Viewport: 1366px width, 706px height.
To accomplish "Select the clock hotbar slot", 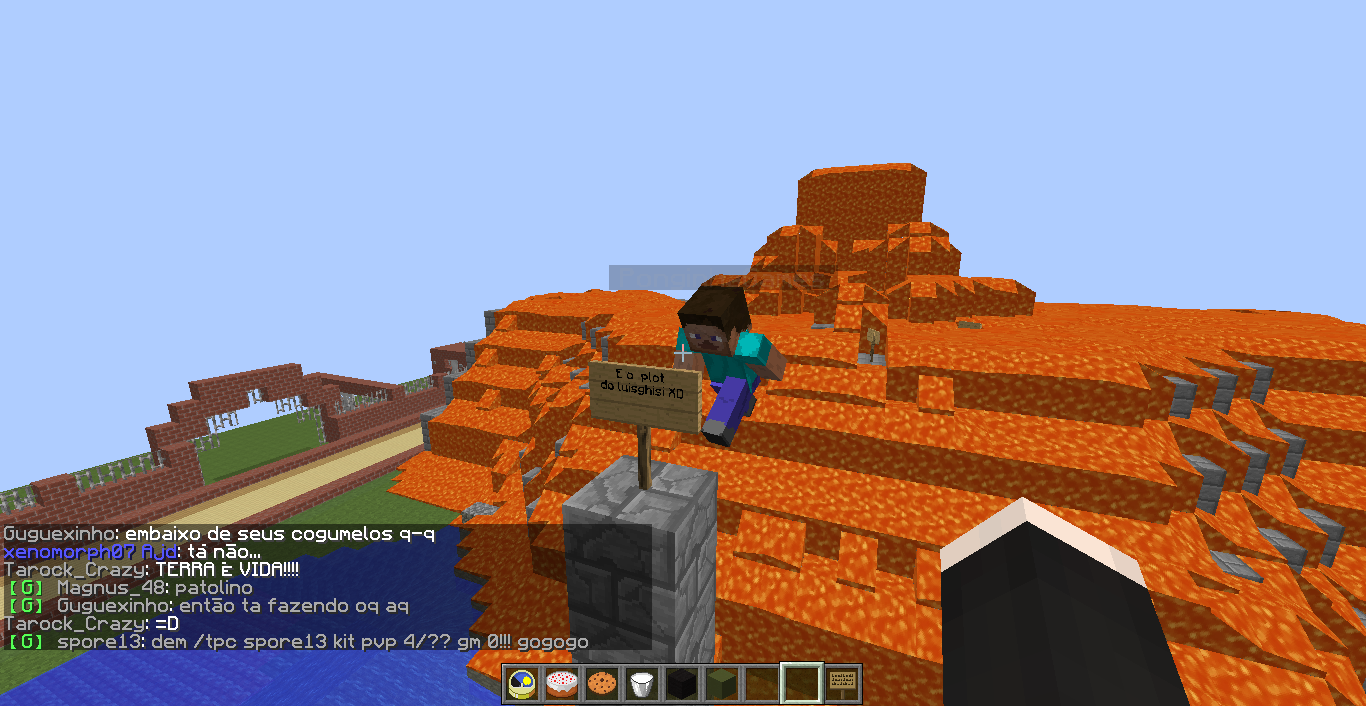I will [x=522, y=684].
